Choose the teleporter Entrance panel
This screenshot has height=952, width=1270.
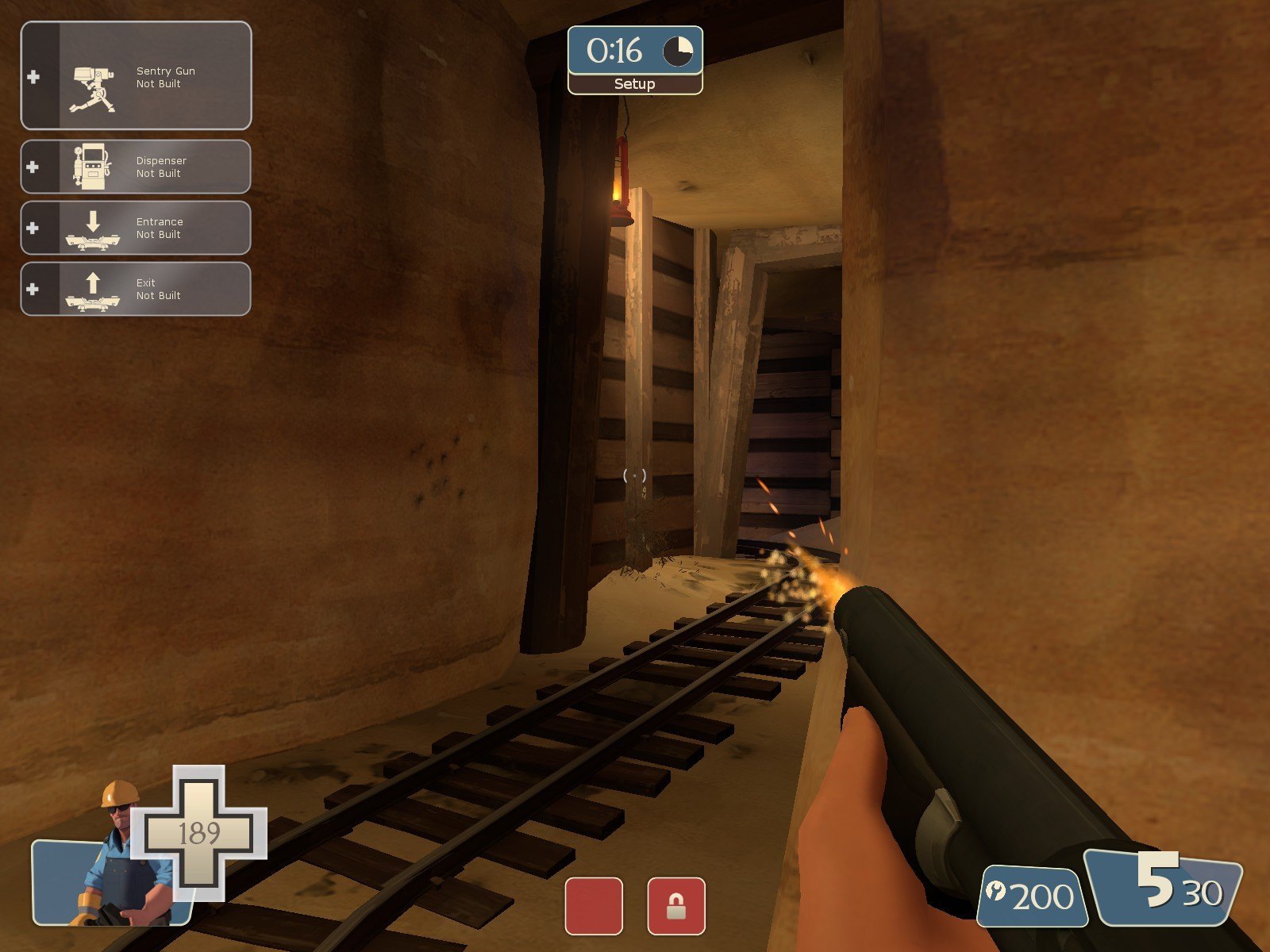[x=136, y=228]
